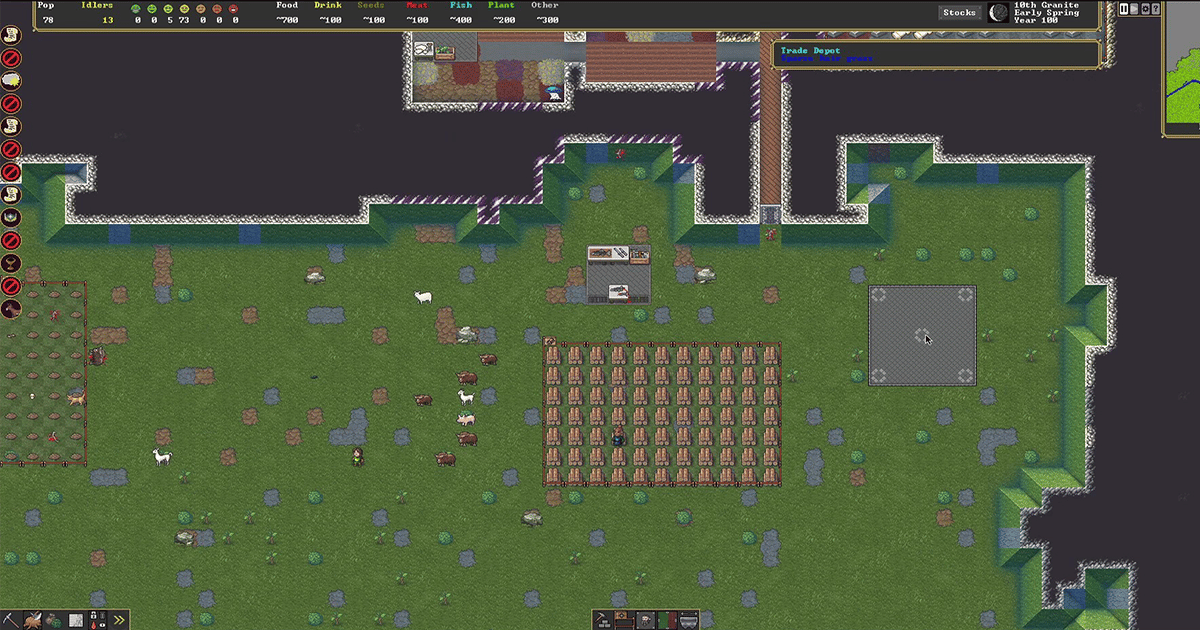
Task: Open help with the question mark icon
Action: pos(1157,10)
